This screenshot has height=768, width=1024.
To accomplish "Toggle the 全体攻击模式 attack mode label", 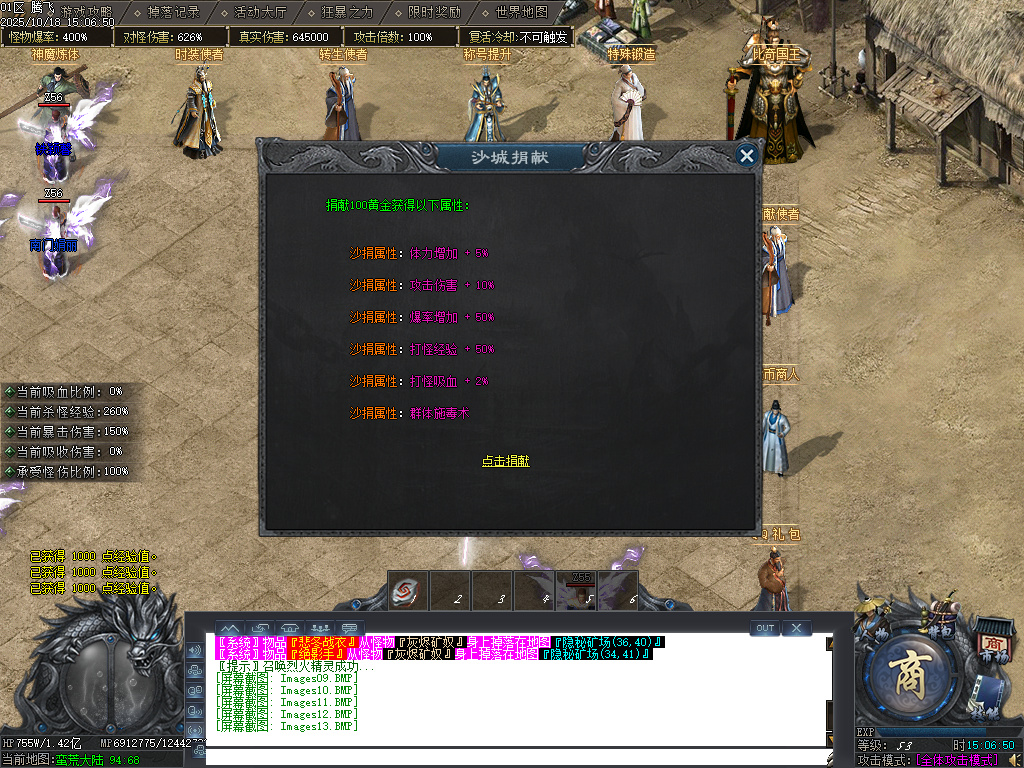I will tap(957, 760).
